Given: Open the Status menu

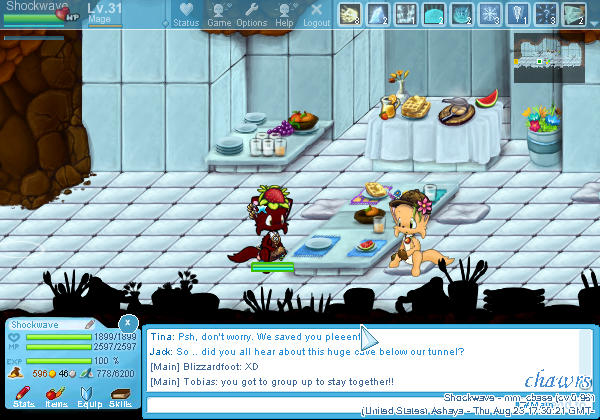Looking at the screenshot, I should [x=186, y=14].
